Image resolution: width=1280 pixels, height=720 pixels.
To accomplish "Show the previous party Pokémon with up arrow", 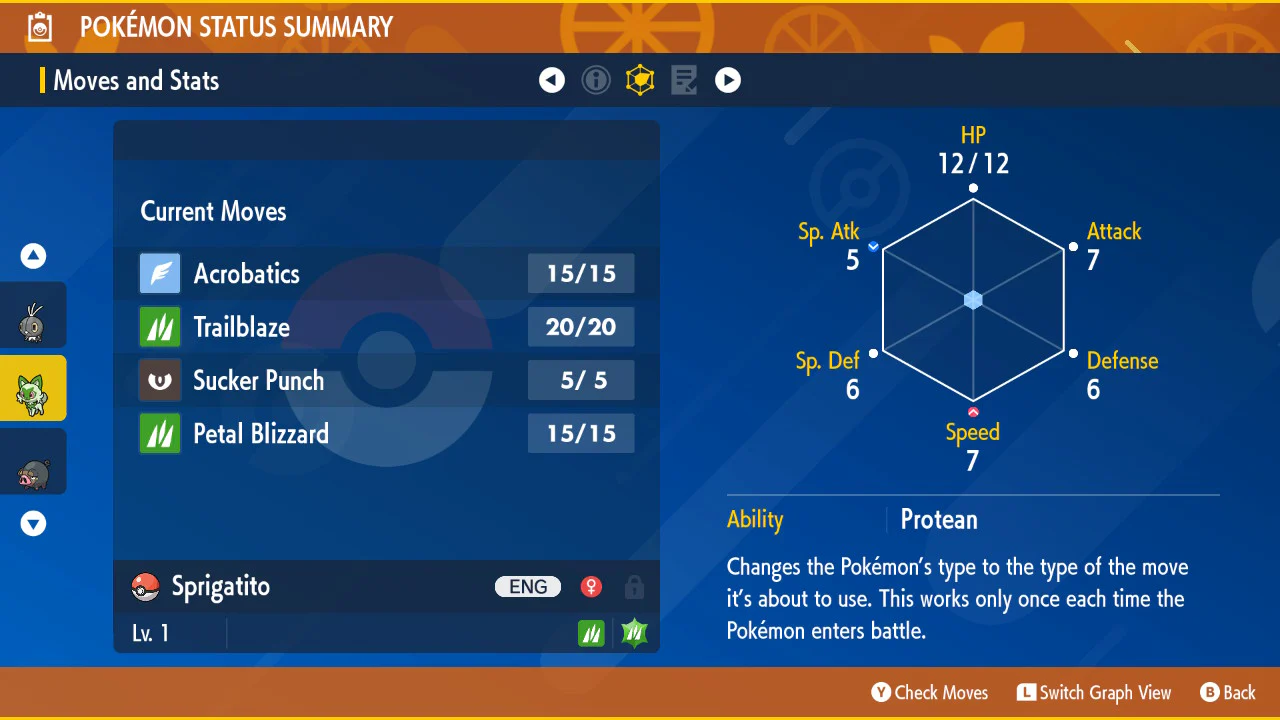I will click(34, 257).
